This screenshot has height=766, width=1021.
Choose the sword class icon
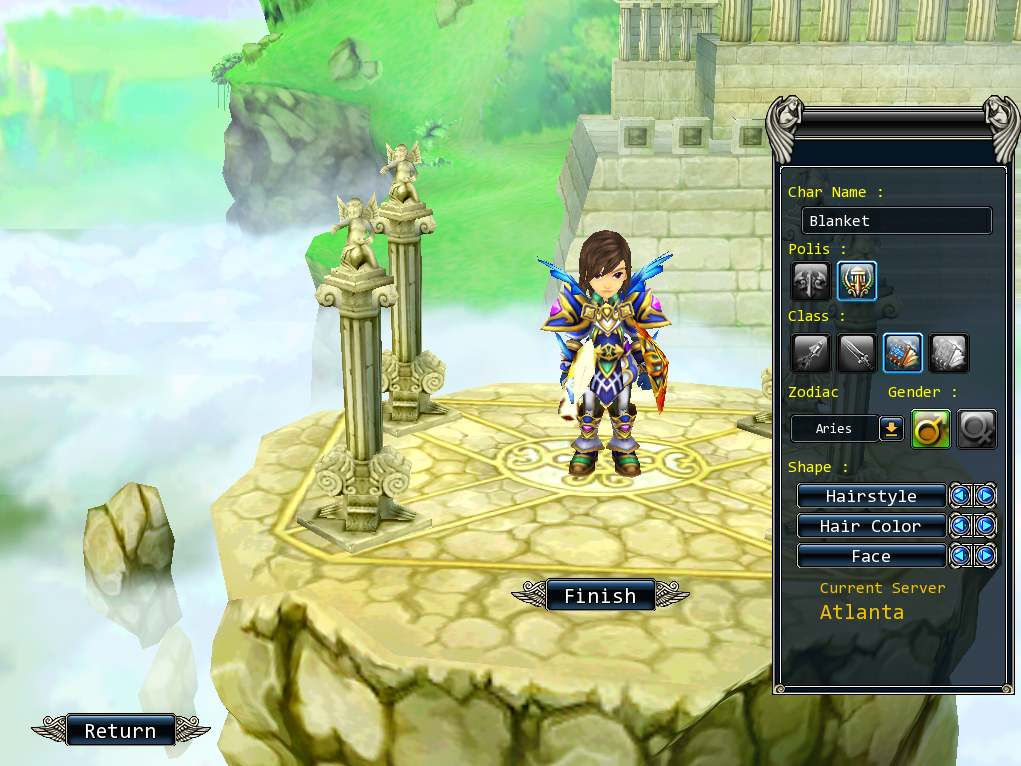pos(857,353)
